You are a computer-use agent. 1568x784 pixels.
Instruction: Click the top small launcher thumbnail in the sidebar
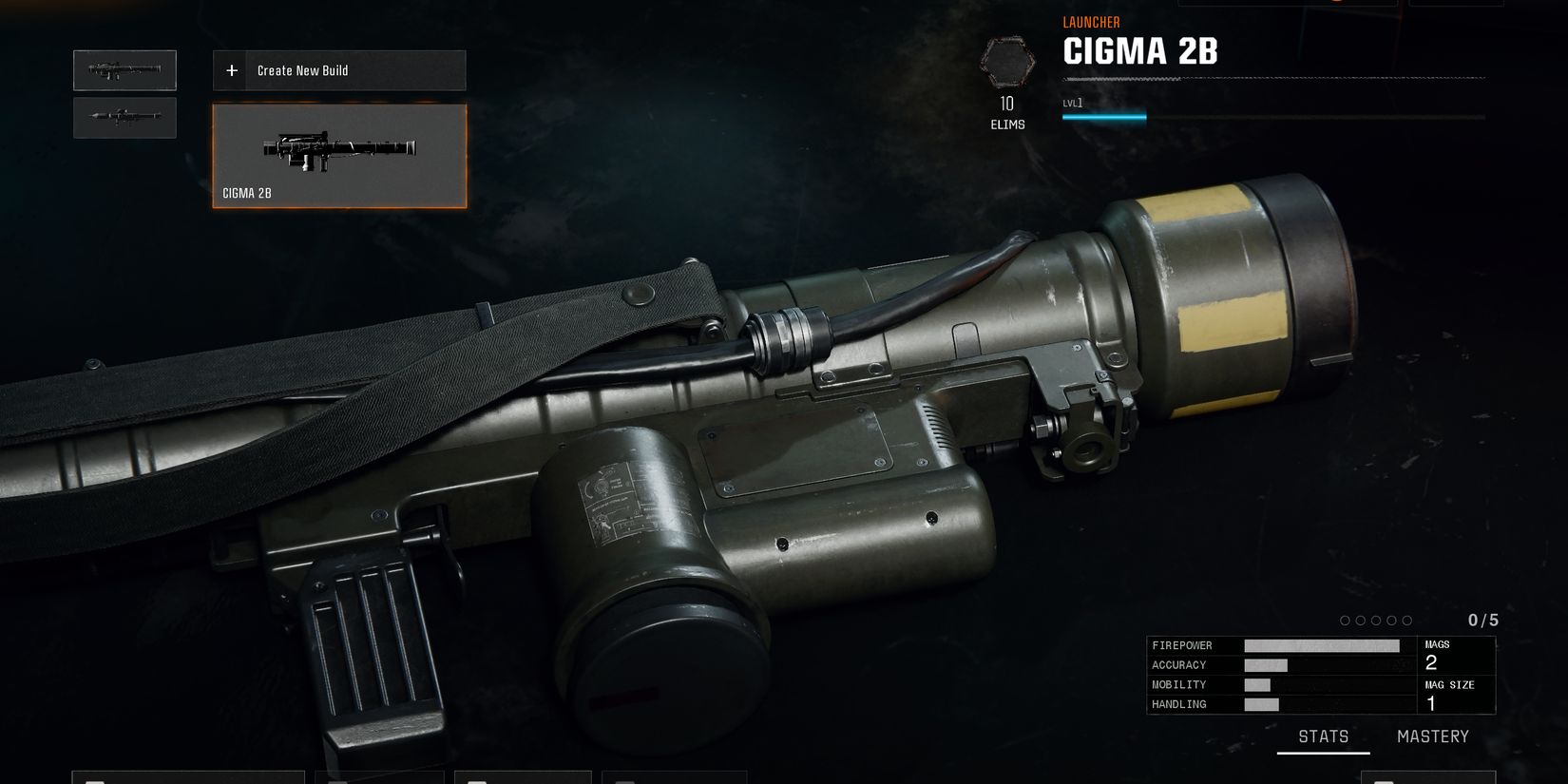[124, 69]
